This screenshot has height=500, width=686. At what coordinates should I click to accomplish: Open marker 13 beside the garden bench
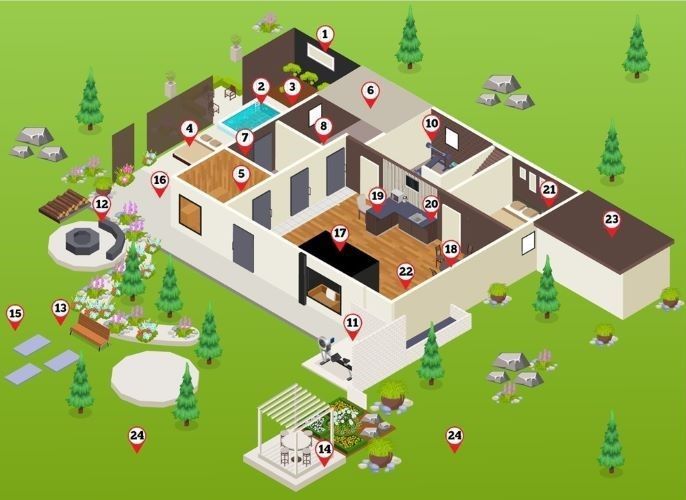click(60, 309)
